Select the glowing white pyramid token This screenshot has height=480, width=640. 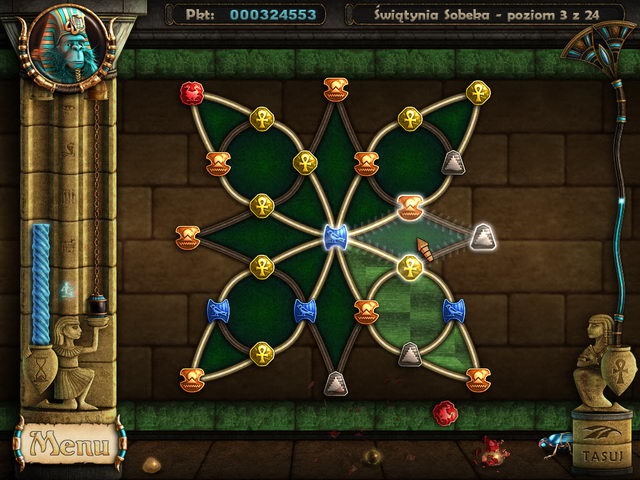pos(484,236)
